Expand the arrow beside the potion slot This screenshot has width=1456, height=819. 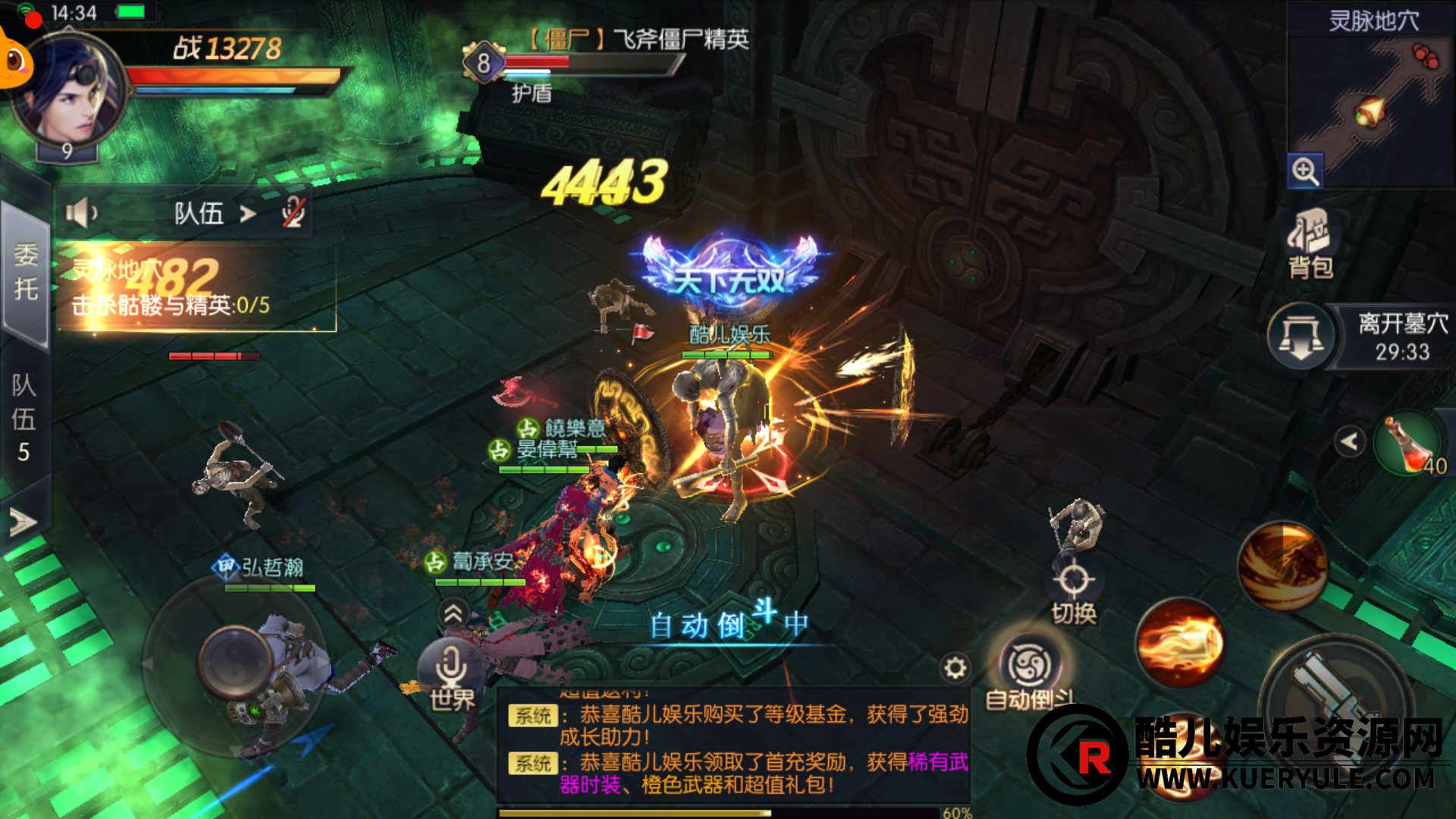(x=1349, y=441)
